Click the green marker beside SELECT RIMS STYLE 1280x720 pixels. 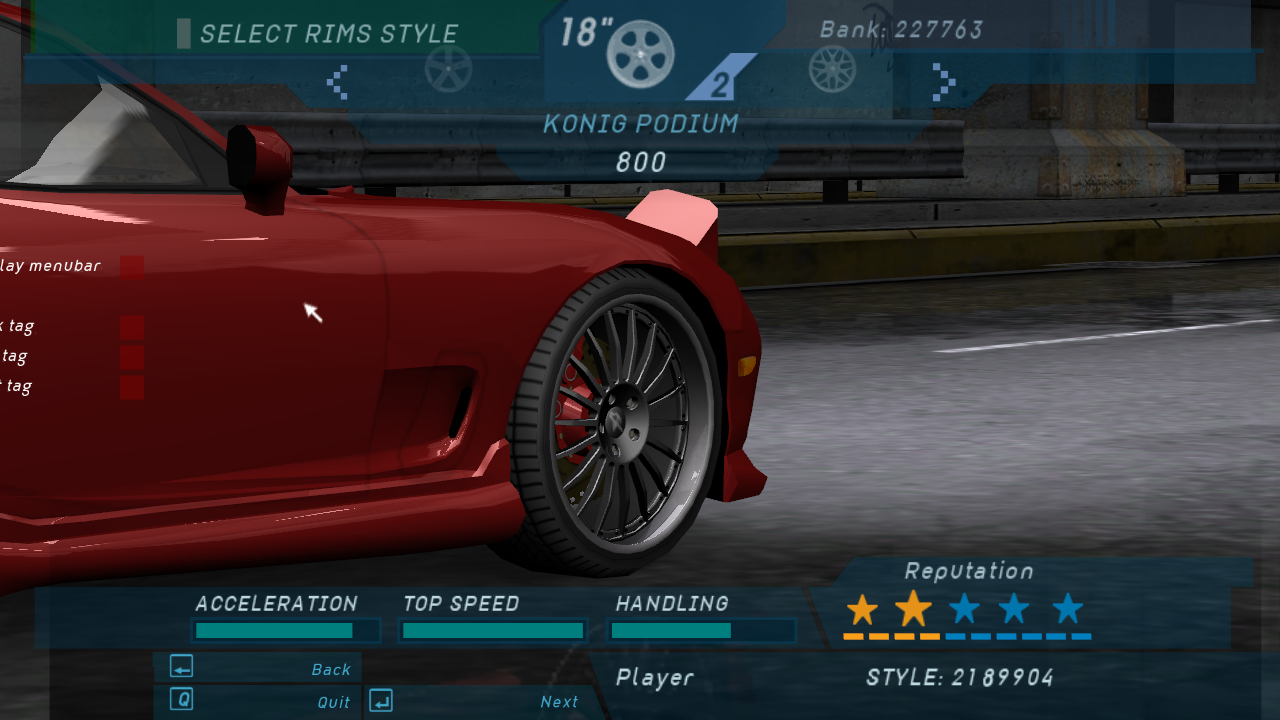[x=185, y=33]
